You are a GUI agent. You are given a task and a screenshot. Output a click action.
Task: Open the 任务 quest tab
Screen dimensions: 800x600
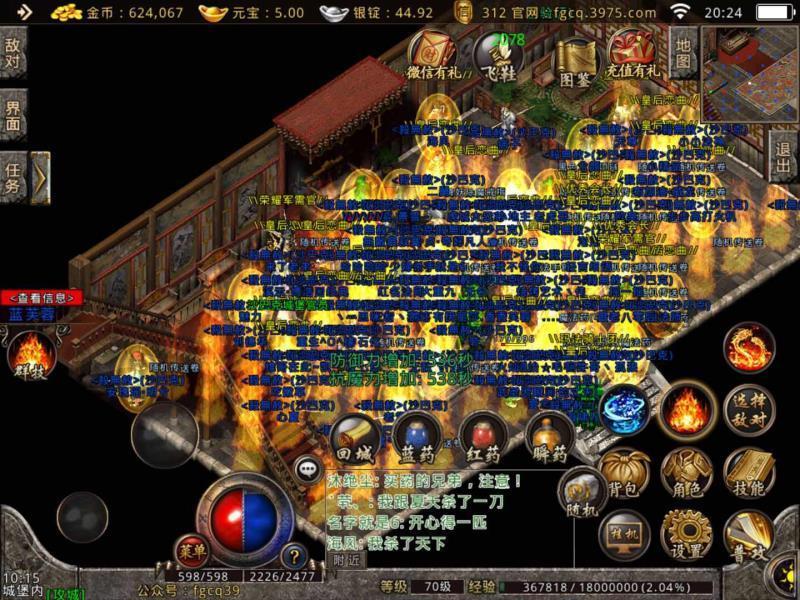click(13, 178)
